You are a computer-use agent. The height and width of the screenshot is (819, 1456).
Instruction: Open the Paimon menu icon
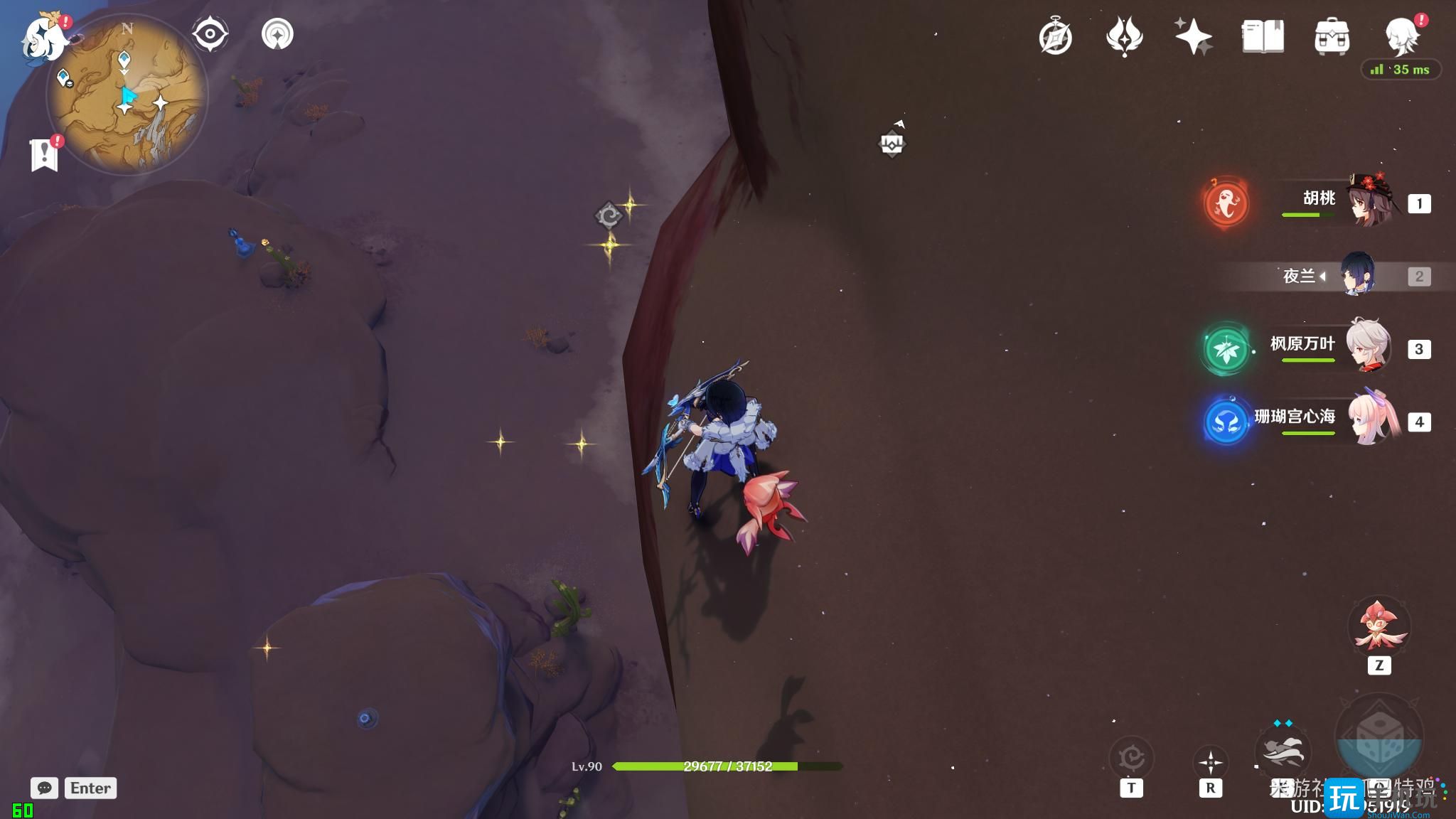pos(44,37)
